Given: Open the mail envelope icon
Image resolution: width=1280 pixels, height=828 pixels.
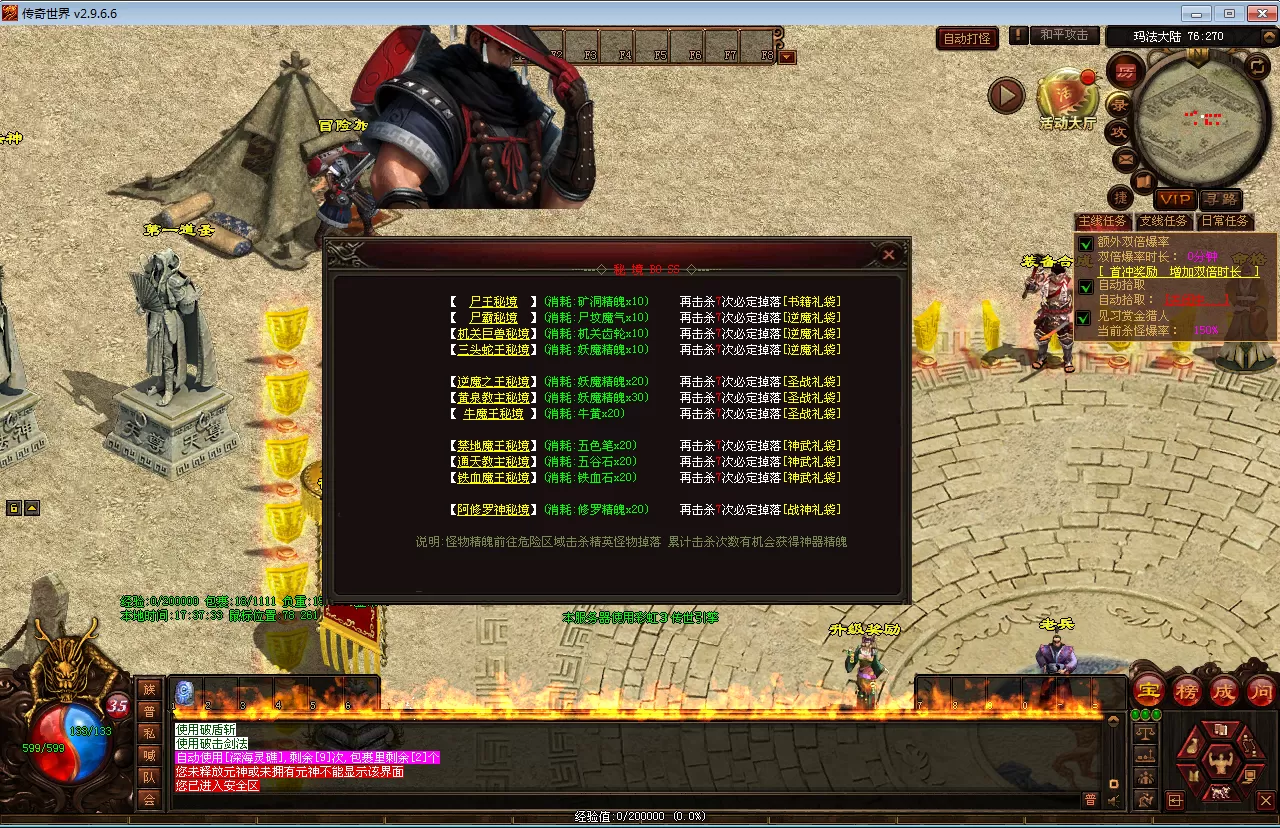Looking at the screenshot, I should point(1125,158).
